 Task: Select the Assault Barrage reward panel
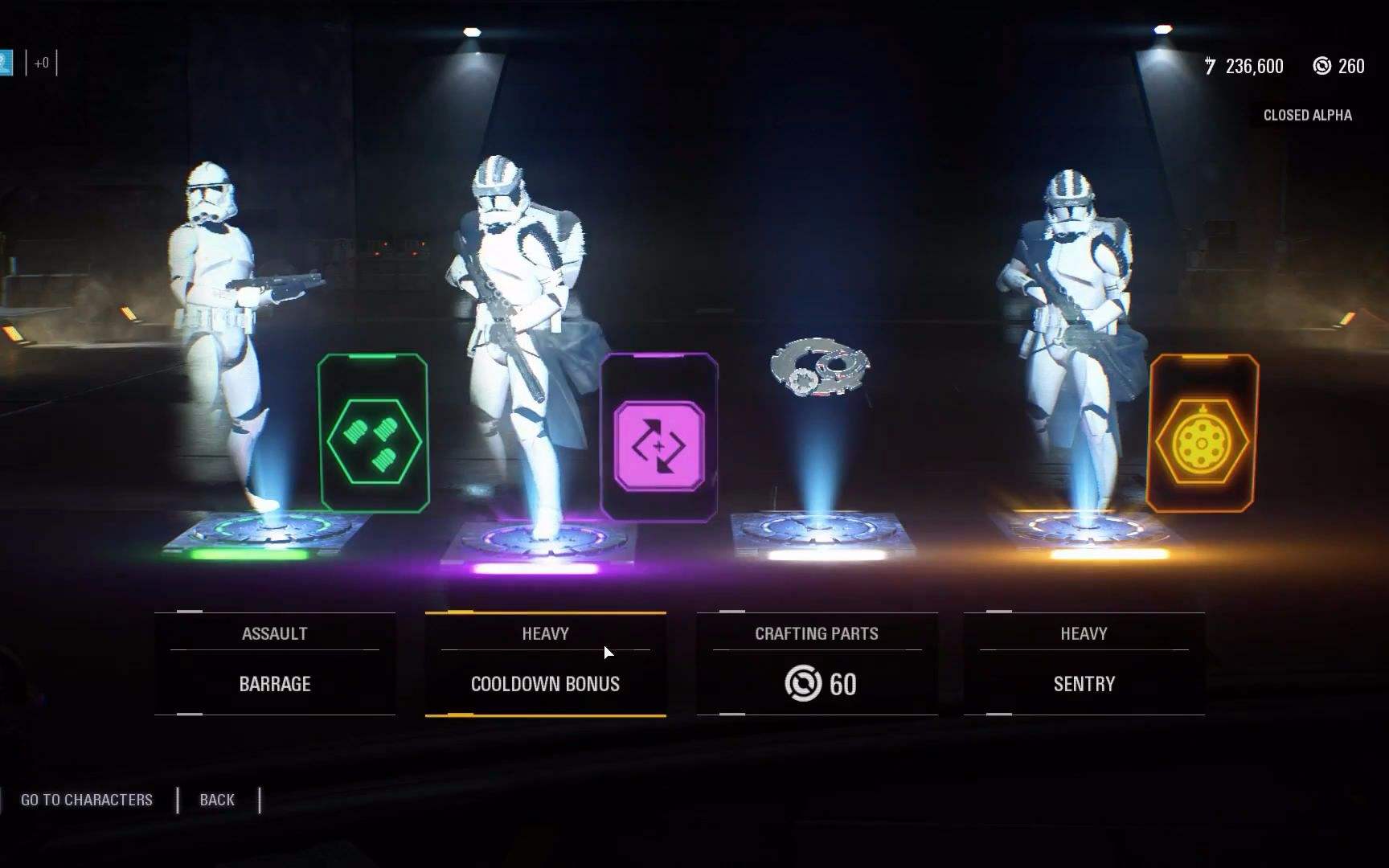(x=275, y=664)
